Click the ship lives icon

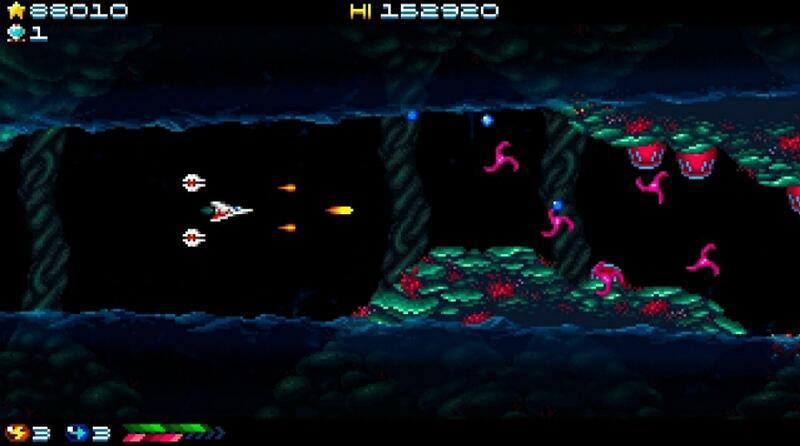click(15, 32)
